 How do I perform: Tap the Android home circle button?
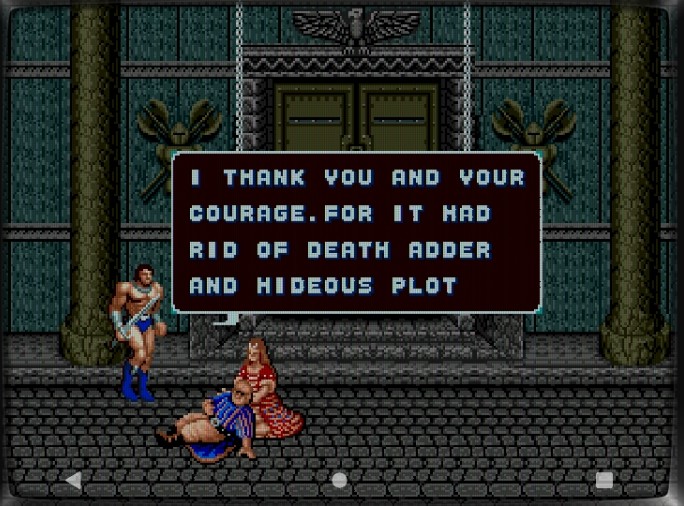pos(340,480)
